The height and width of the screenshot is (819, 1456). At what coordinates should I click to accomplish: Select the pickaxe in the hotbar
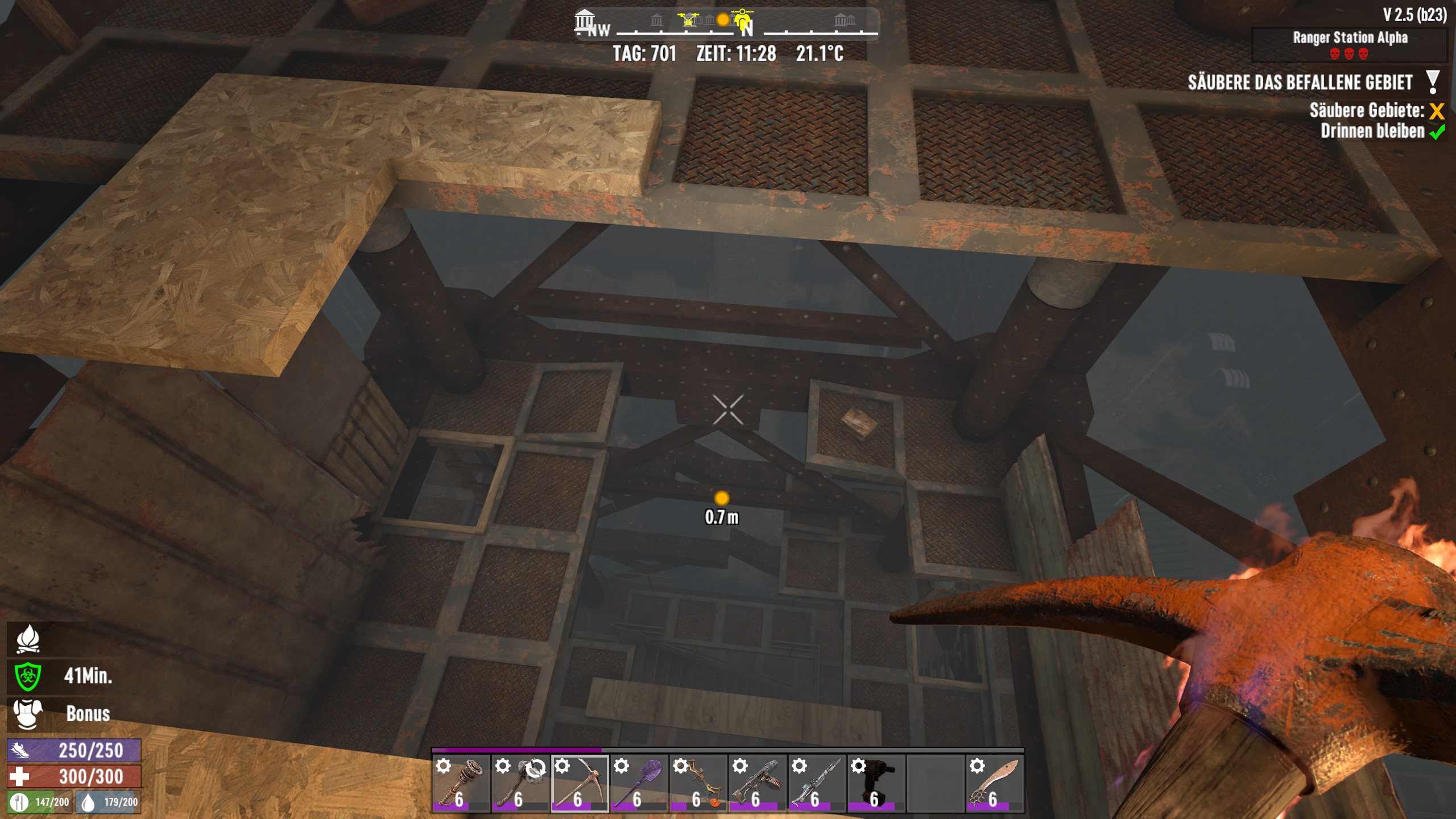coord(580,783)
